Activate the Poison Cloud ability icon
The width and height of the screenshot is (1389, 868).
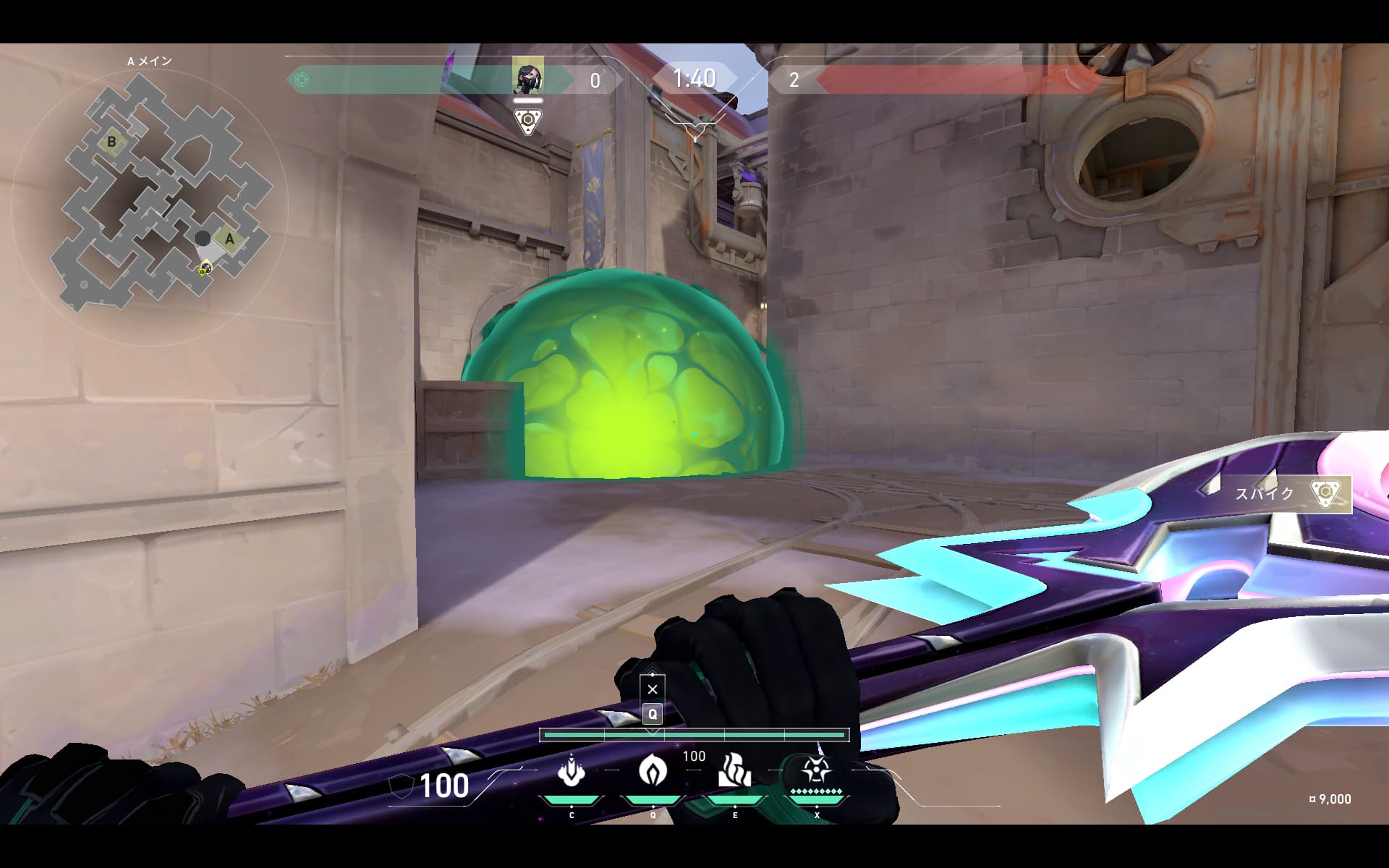pos(653,770)
